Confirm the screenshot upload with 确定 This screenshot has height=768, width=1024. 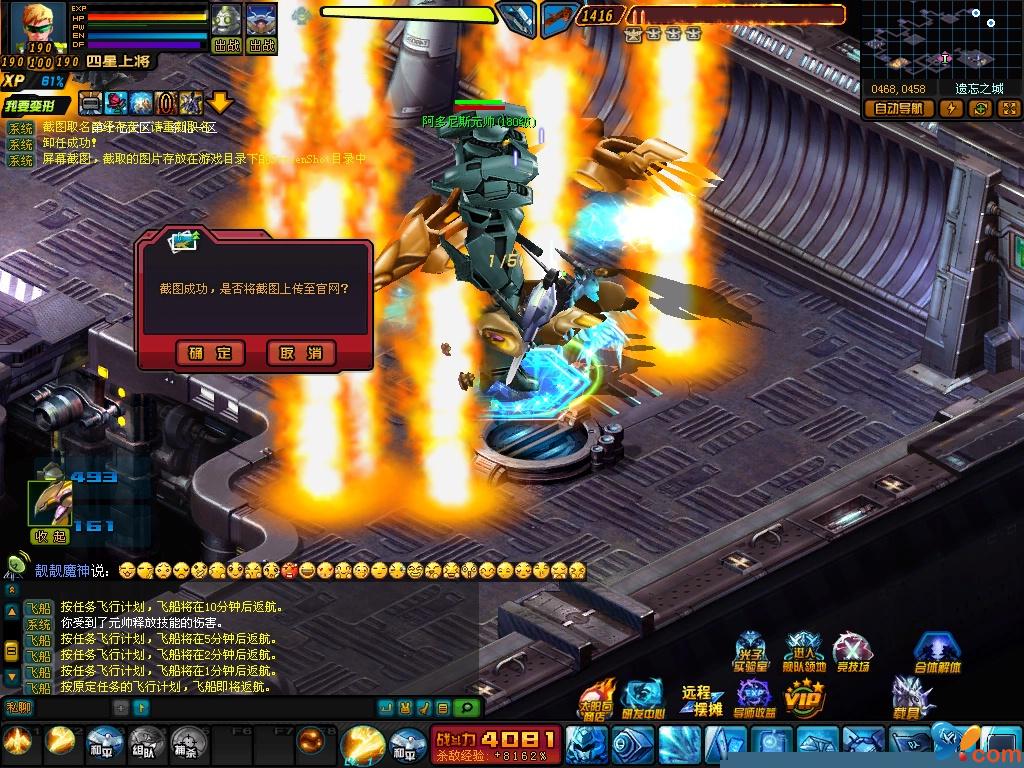pyautogui.click(x=210, y=353)
